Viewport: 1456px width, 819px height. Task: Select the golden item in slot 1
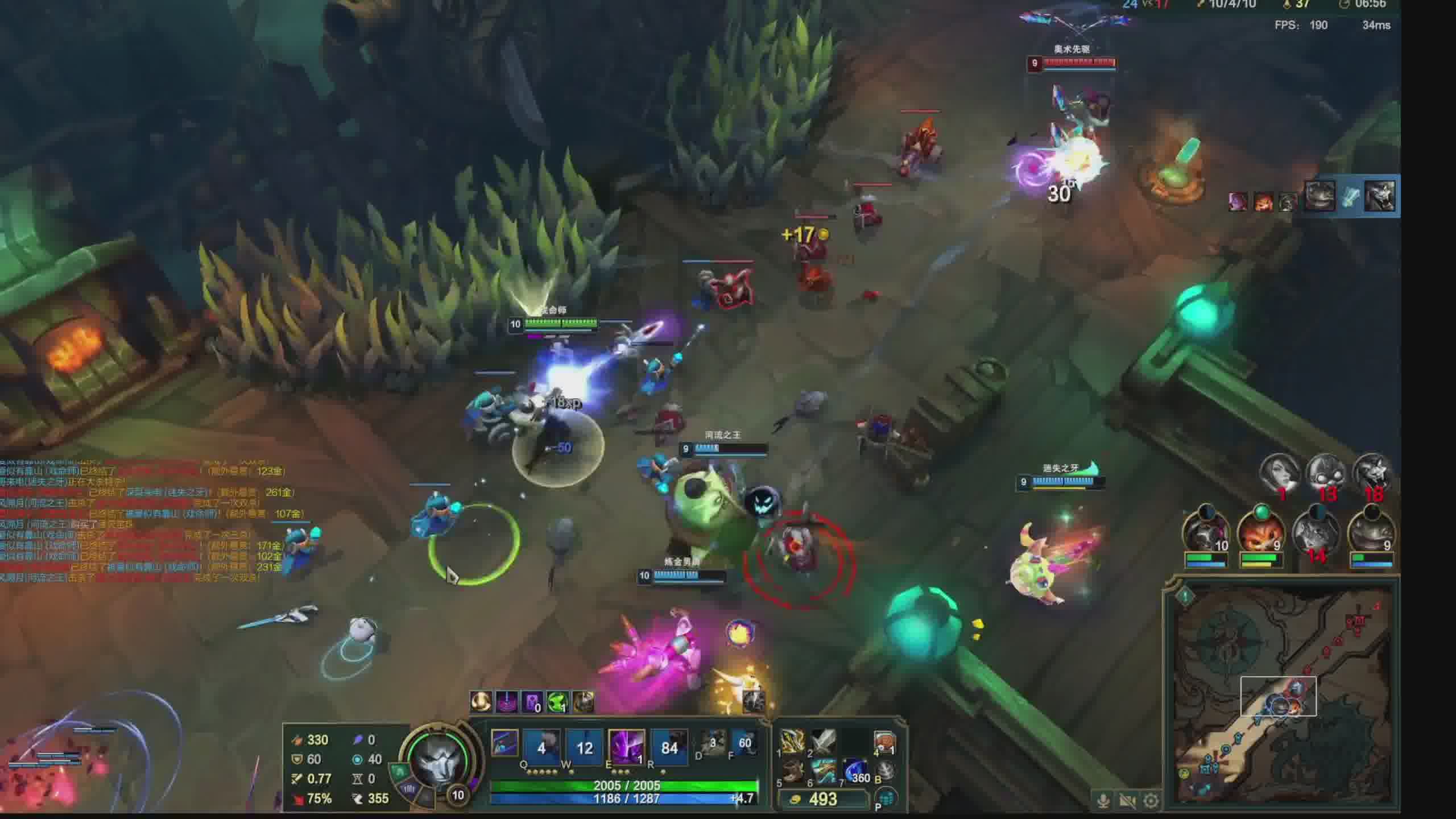pos(792,742)
